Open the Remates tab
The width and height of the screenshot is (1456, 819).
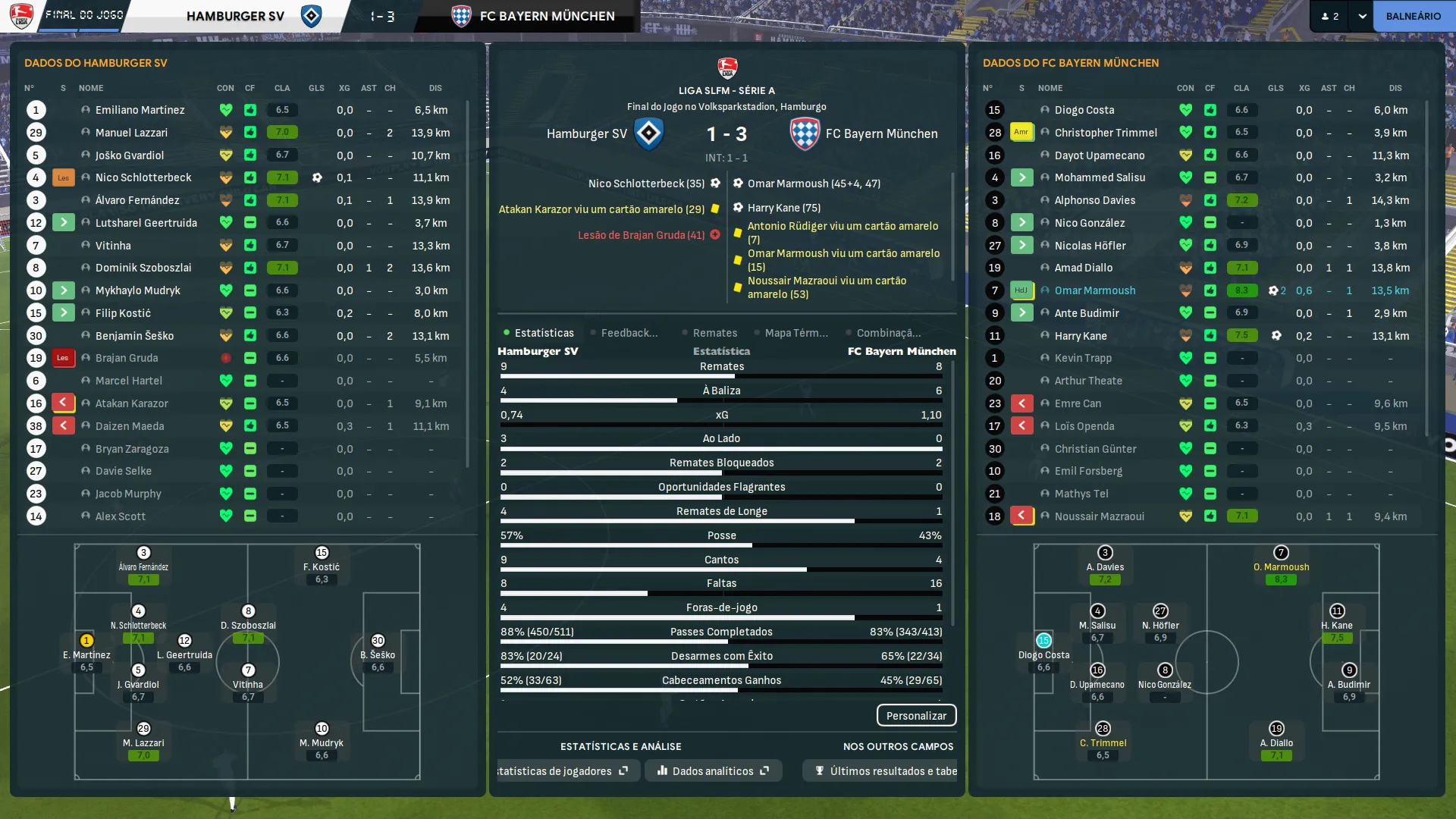coord(714,333)
